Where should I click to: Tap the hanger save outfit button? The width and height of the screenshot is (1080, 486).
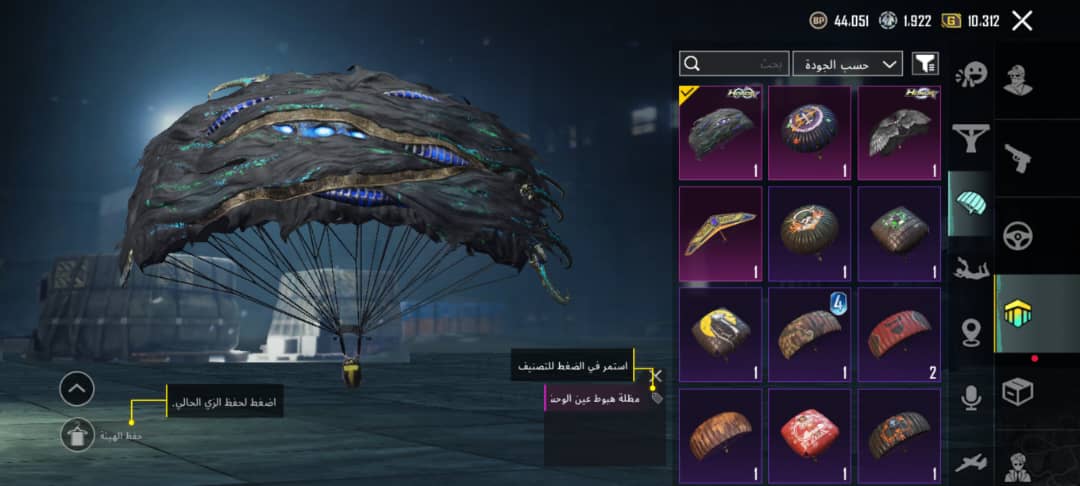pos(77,434)
